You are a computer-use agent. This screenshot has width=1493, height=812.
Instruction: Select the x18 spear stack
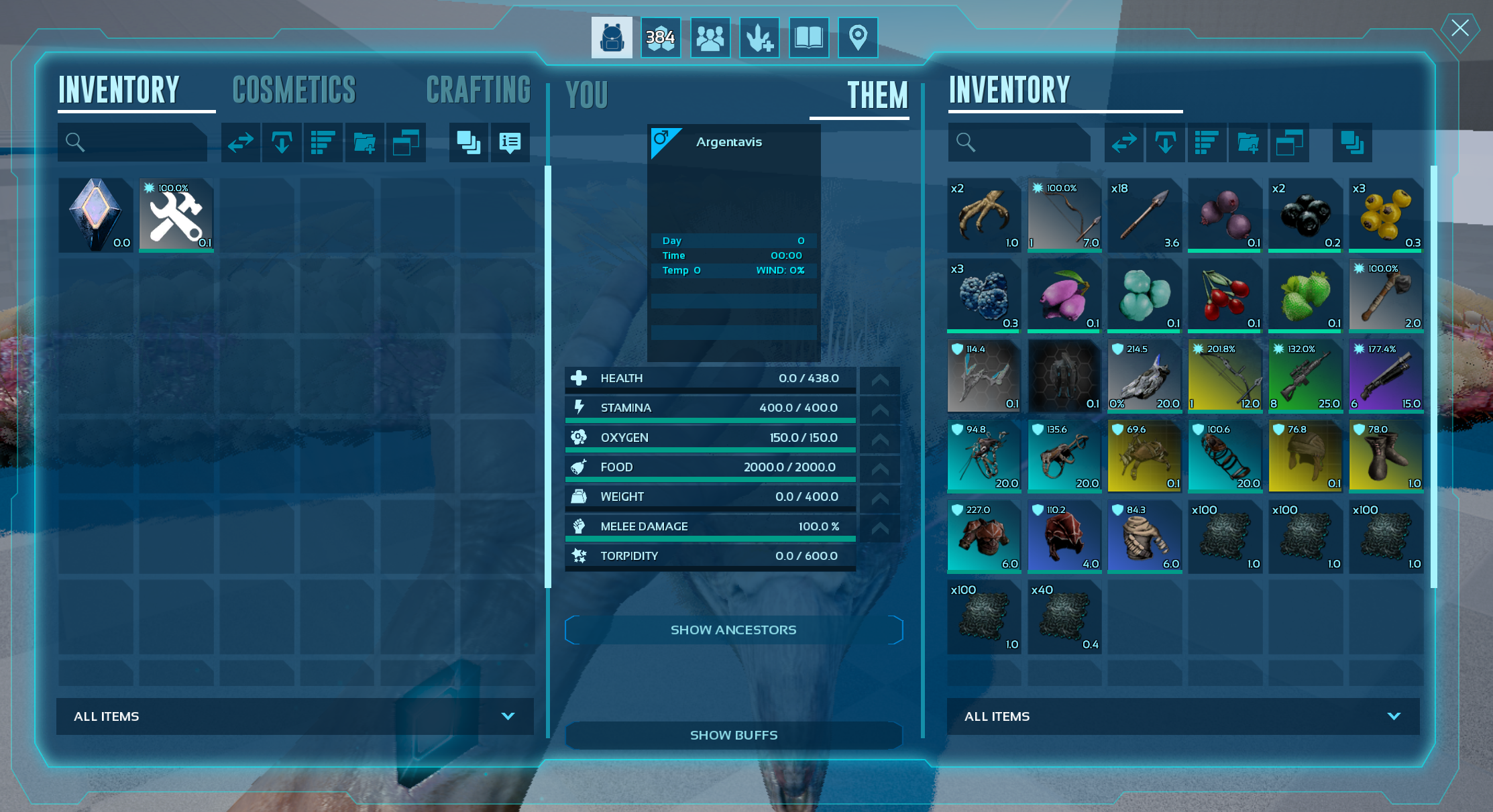1144,215
